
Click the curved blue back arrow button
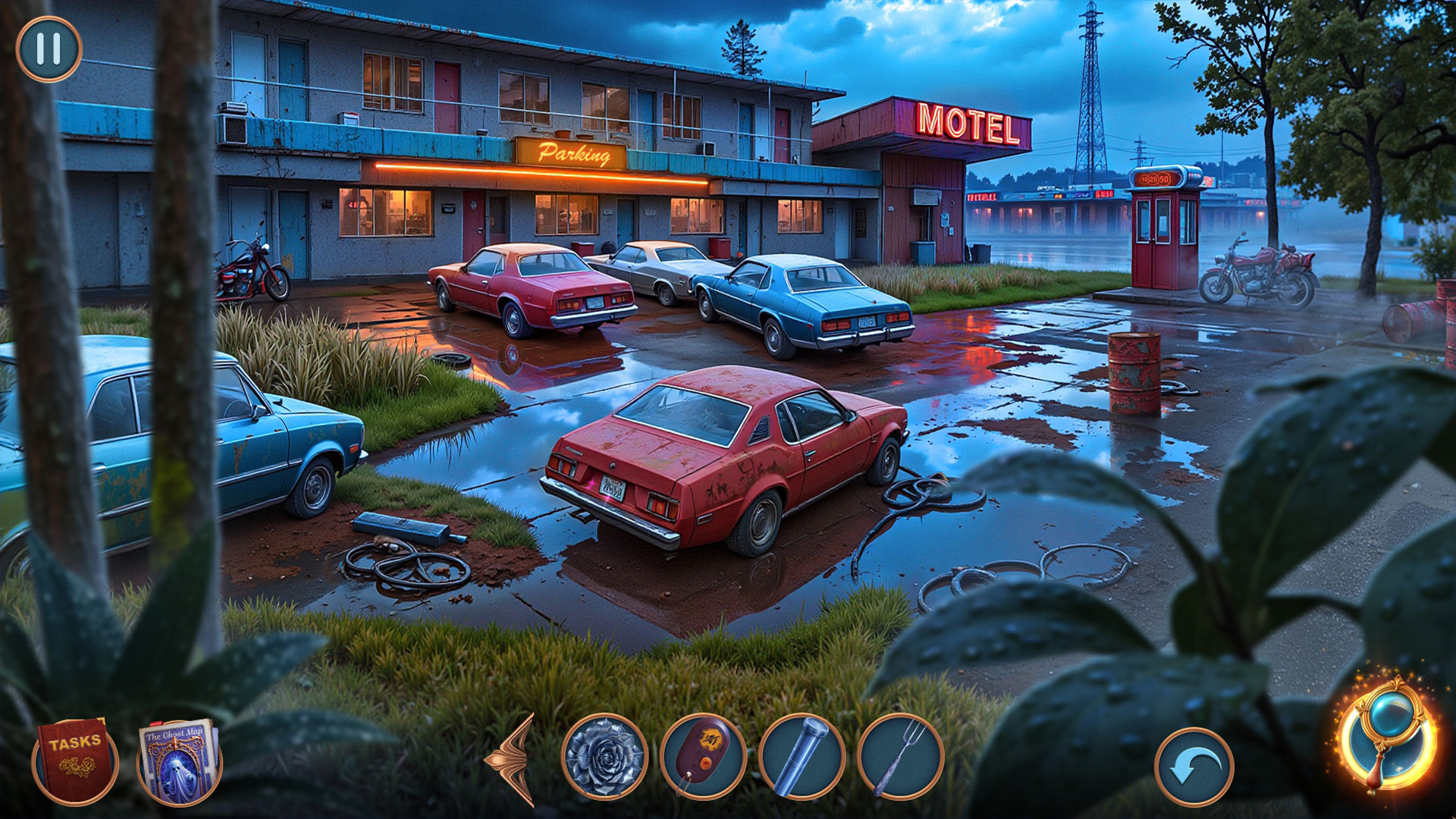[1194, 767]
